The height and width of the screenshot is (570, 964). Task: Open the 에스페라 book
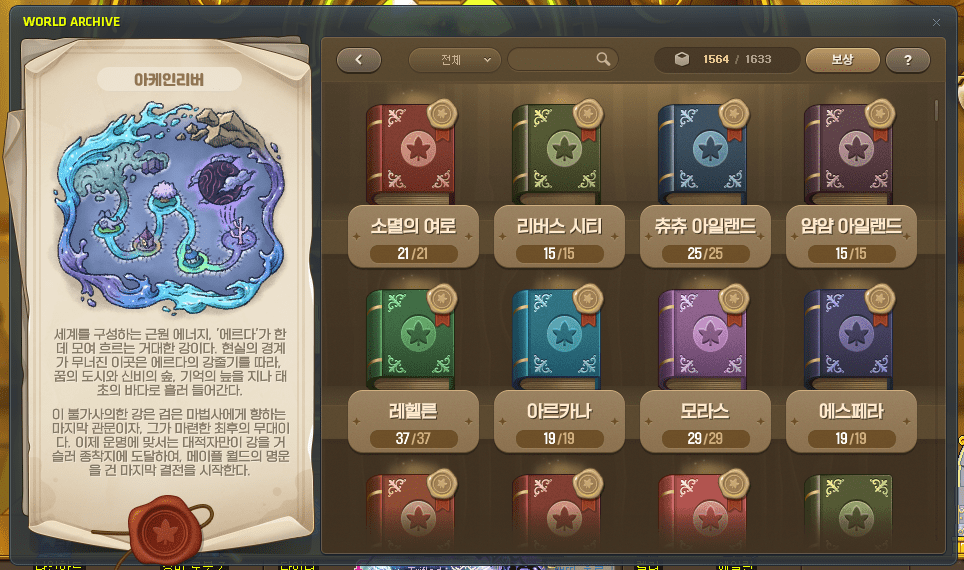pyautogui.click(x=849, y=338)
